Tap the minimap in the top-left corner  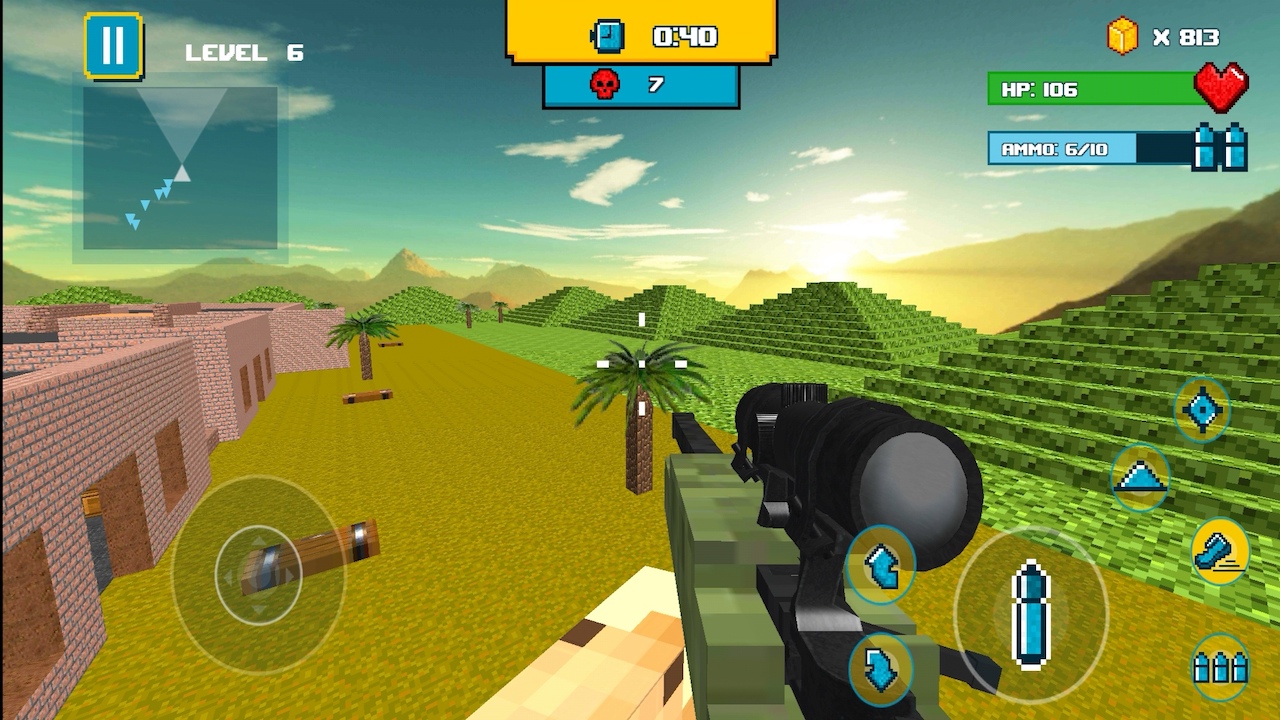click(178, 168)
